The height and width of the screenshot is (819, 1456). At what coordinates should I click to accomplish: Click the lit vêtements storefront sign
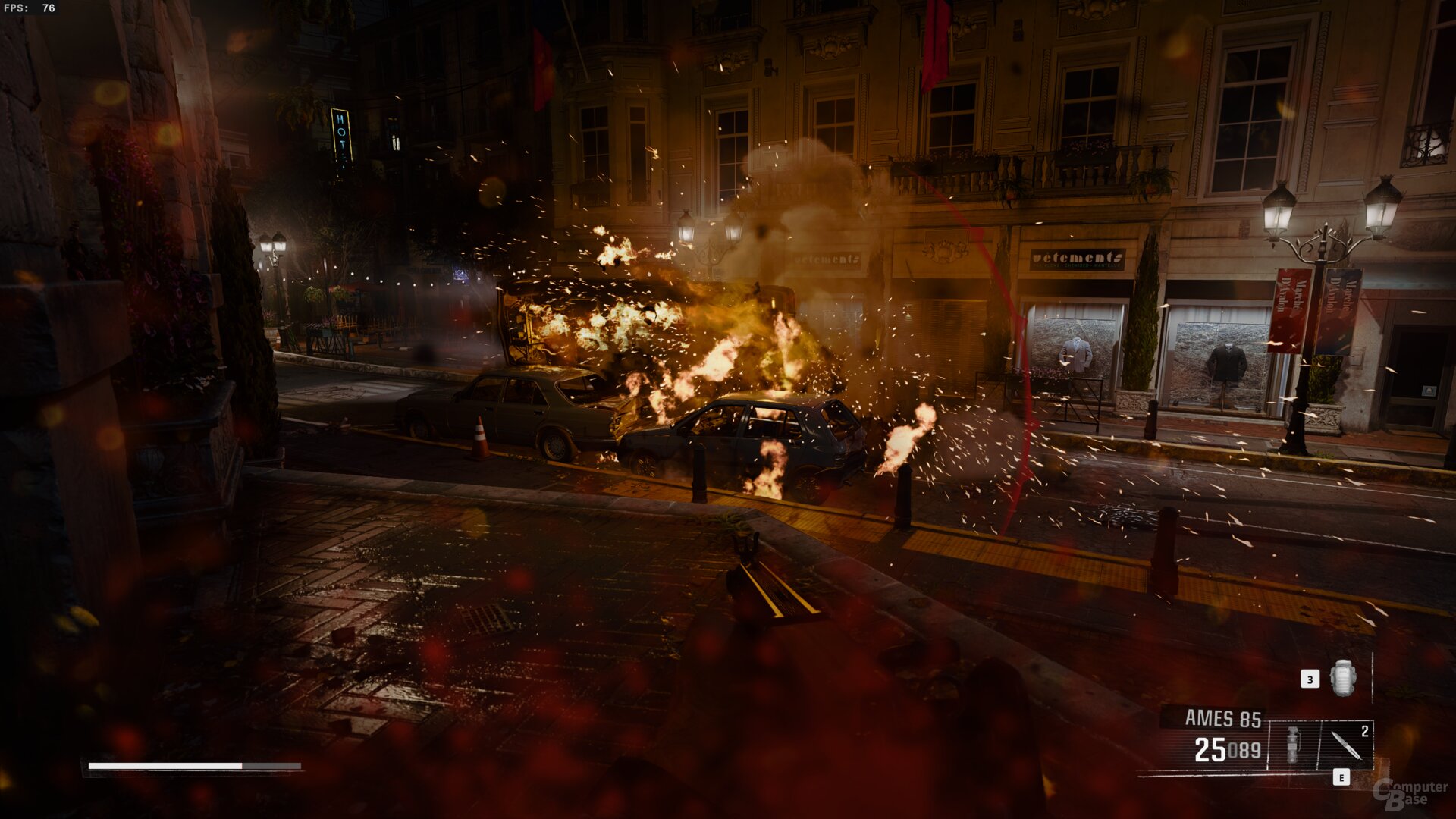[1076, 258]
